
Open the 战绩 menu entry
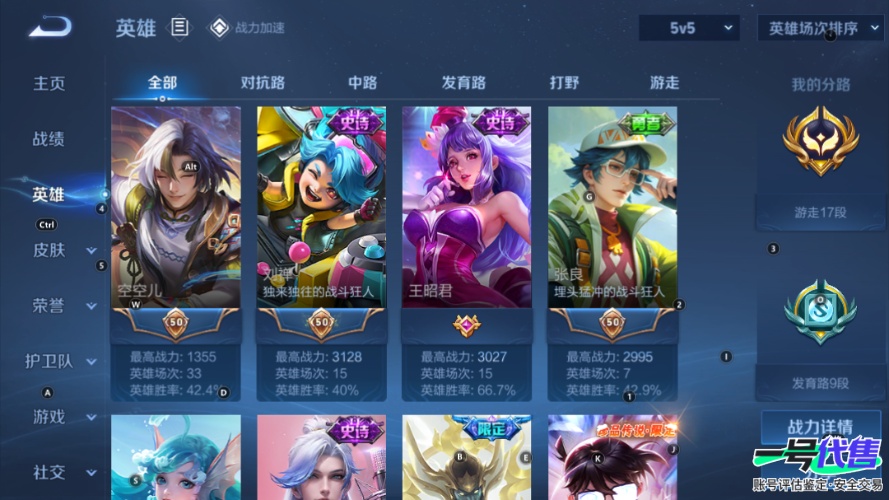point(49,139)
